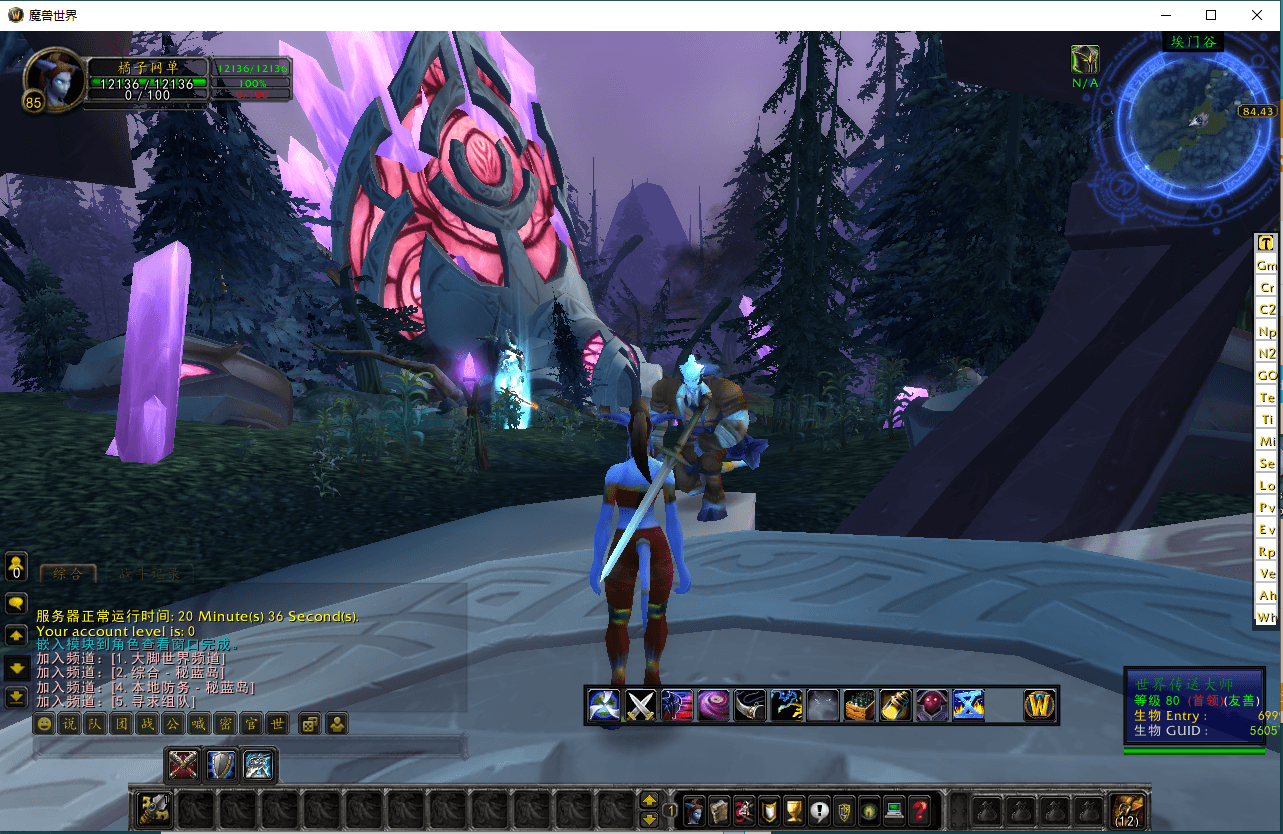Switch to the 综合 general chat tab
The height and width of the screenshot is (834, 1283).
point(68,574)
